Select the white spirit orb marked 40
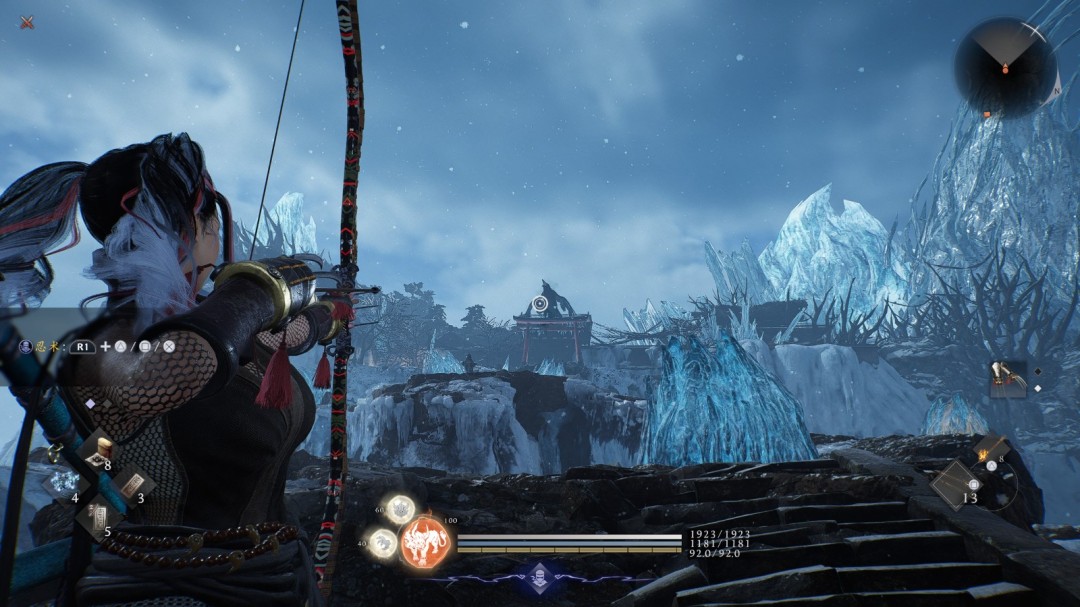The width and height of the screenshot is (1080, 607). pyautogui.click(x=382, y=543)
